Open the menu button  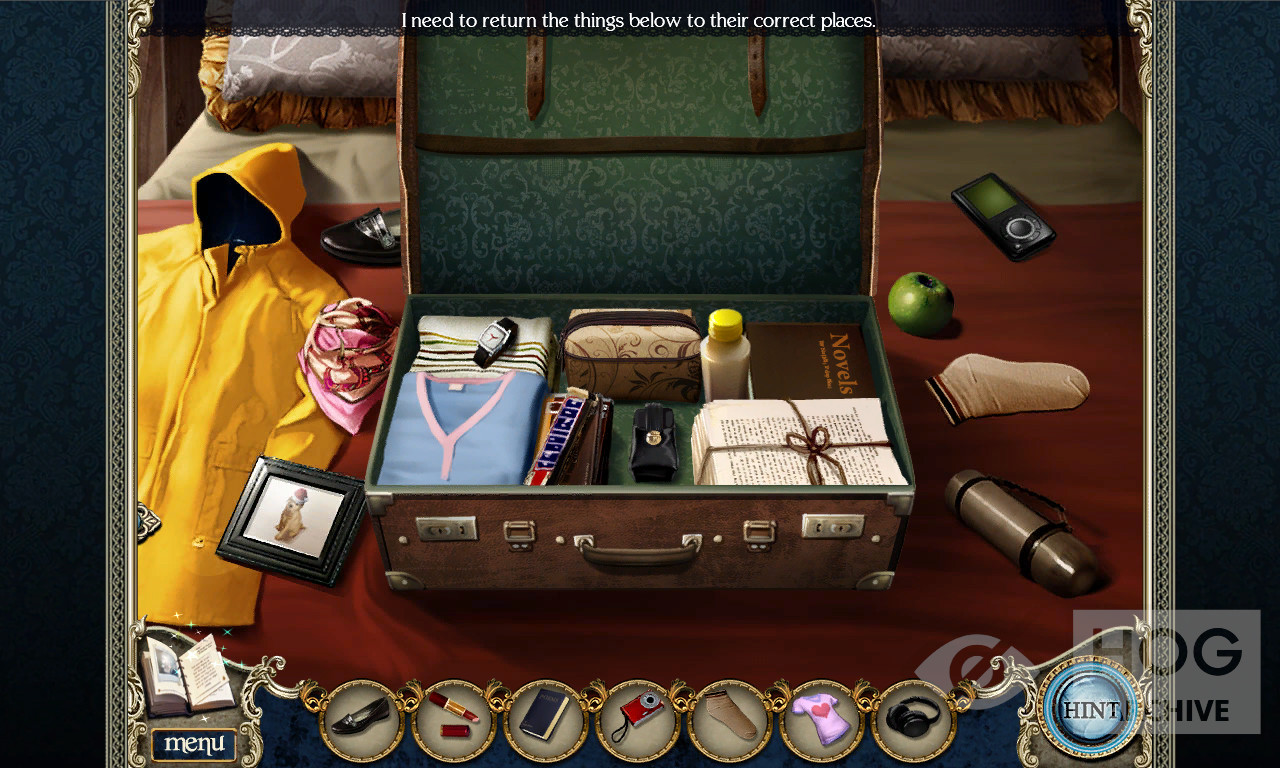tap(194, 744)
